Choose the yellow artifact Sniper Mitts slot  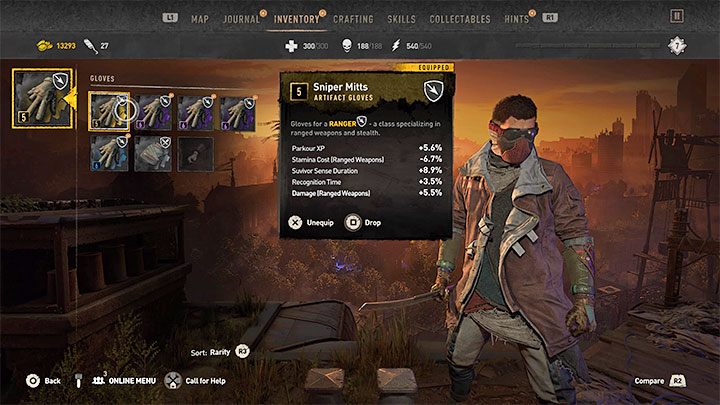click(x=108, y=110)
